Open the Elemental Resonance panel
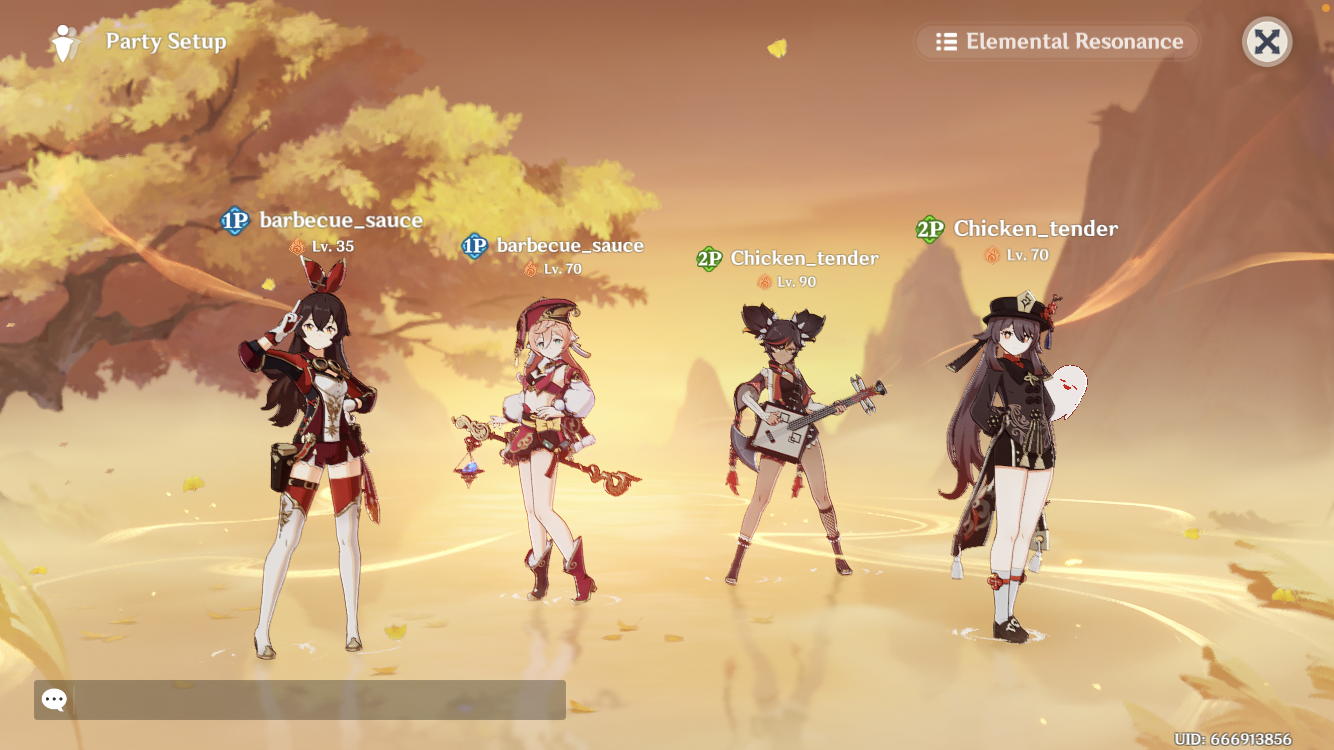 point(1057,41)
